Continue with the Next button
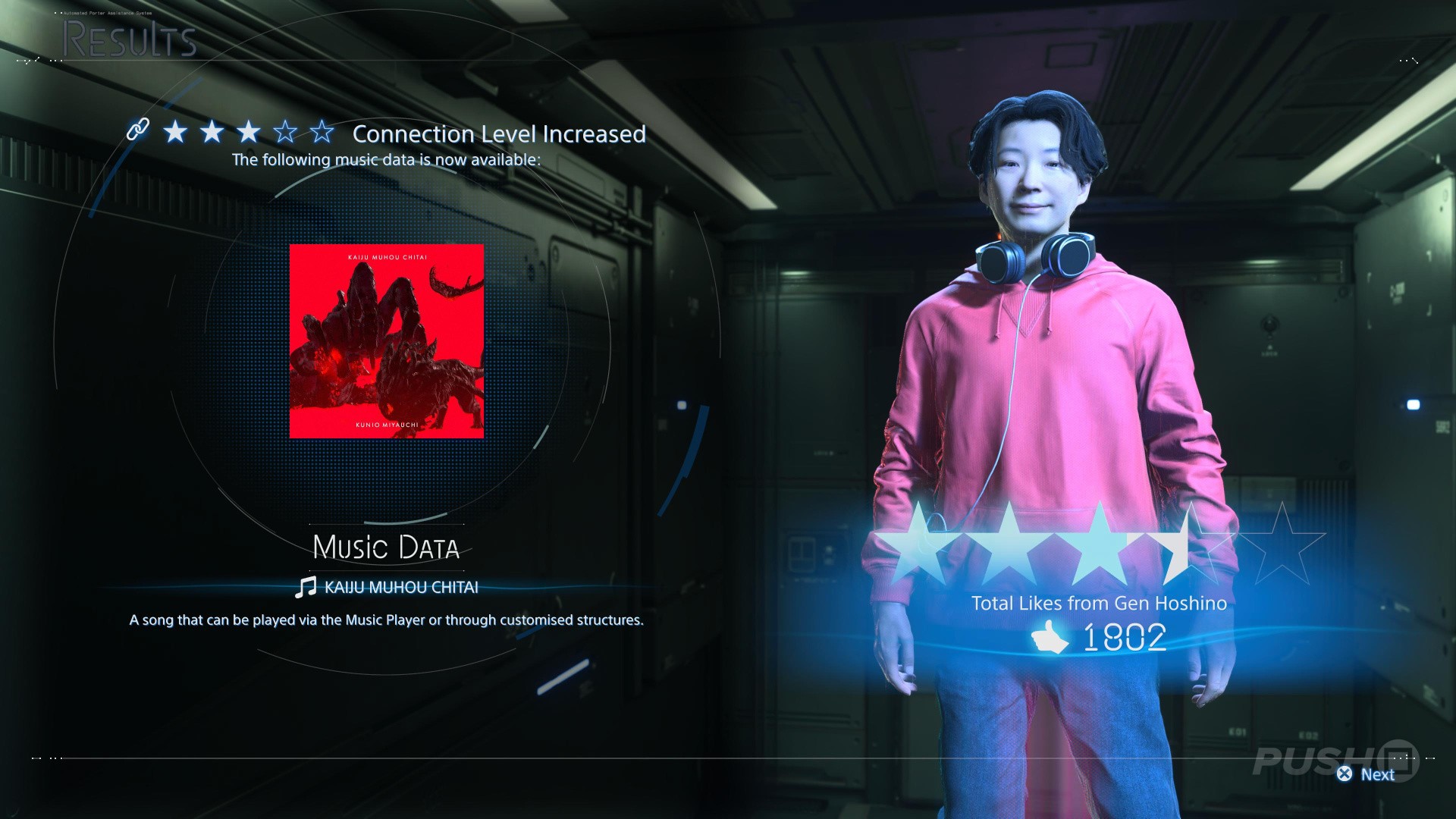Image resolution: width=1456 pixels, height=819 pixels. 1367,774
